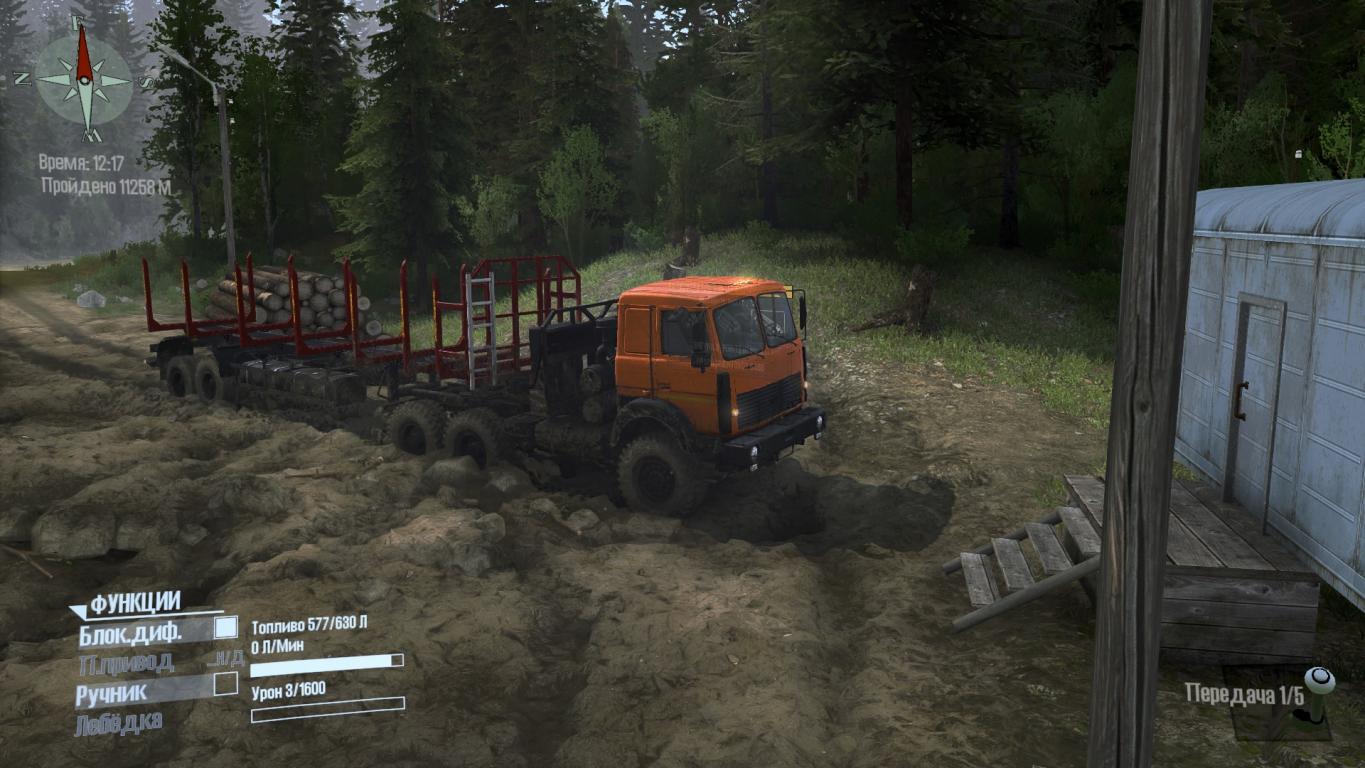Click the П.привод all-wheel drive entry
Screen dimensions: 1365x768
click(x=127, y=662)
